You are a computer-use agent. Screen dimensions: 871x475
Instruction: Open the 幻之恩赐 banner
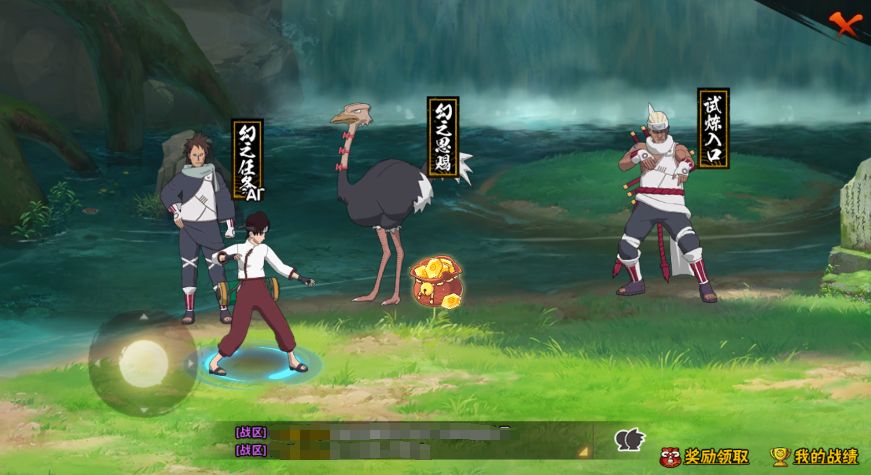[443, 137]
